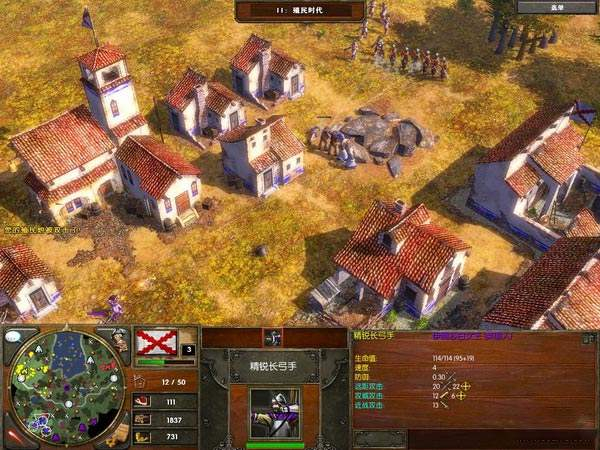Open the menu button (菜单)
The width and height of the screenshot is (600, 450).
pos(556,7)
